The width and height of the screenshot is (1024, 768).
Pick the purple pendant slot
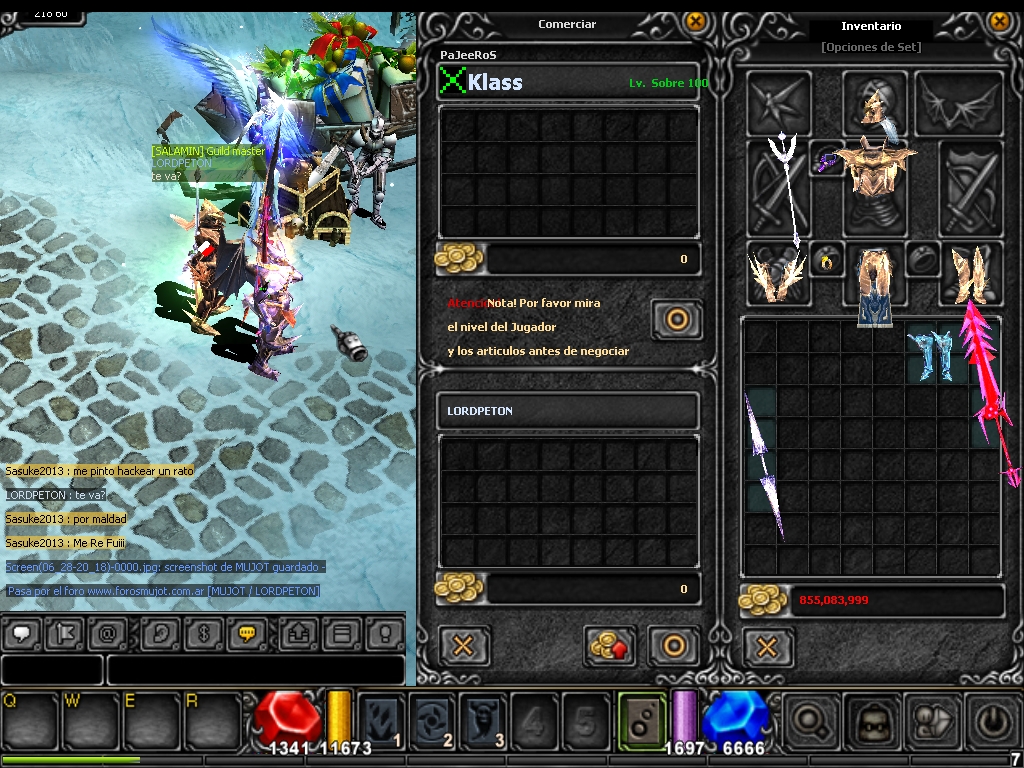click(827, 160)
